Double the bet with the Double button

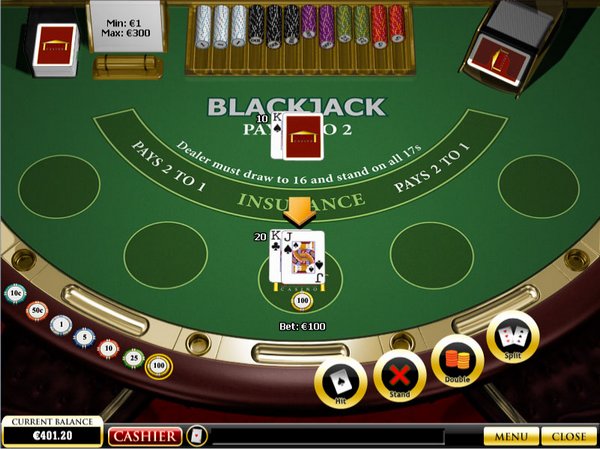click(x=457, y=360)
